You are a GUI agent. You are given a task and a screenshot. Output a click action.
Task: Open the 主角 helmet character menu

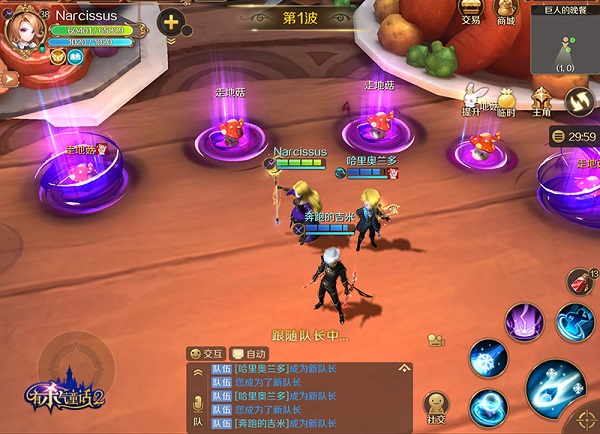click(541, 101)
